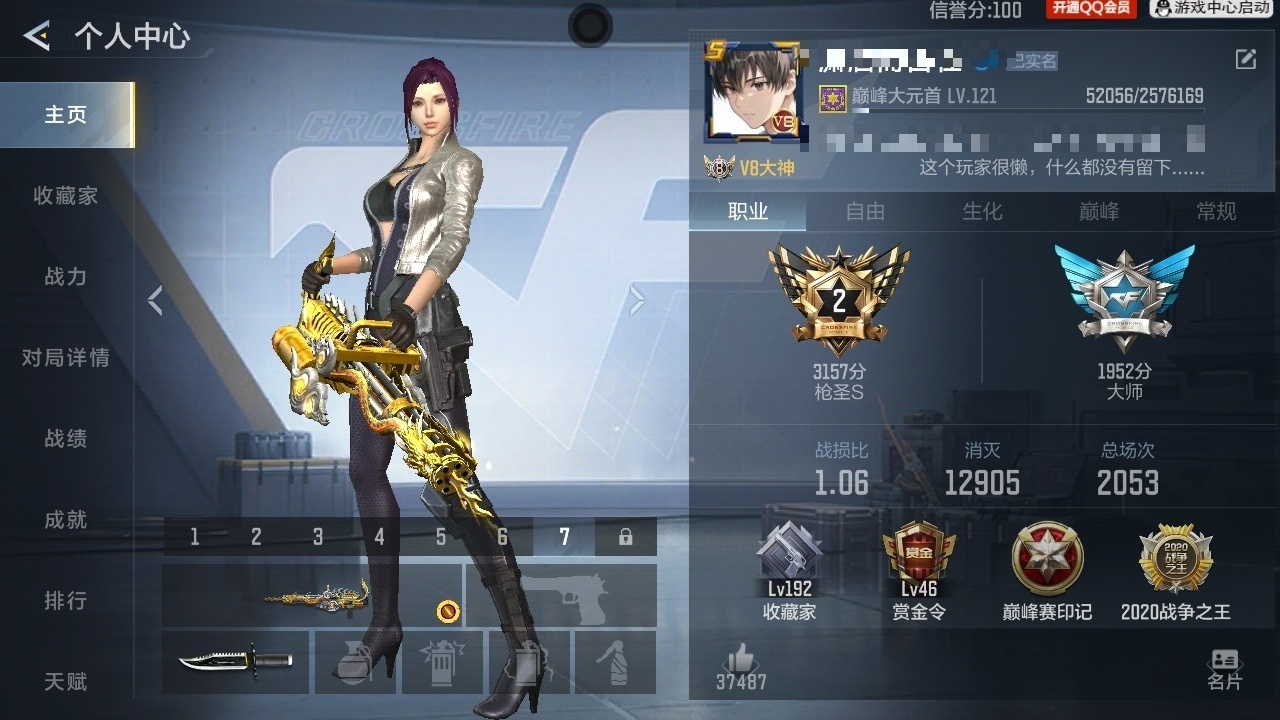
Task: Select the golden primary weapon slot
Action: [312, 596]
